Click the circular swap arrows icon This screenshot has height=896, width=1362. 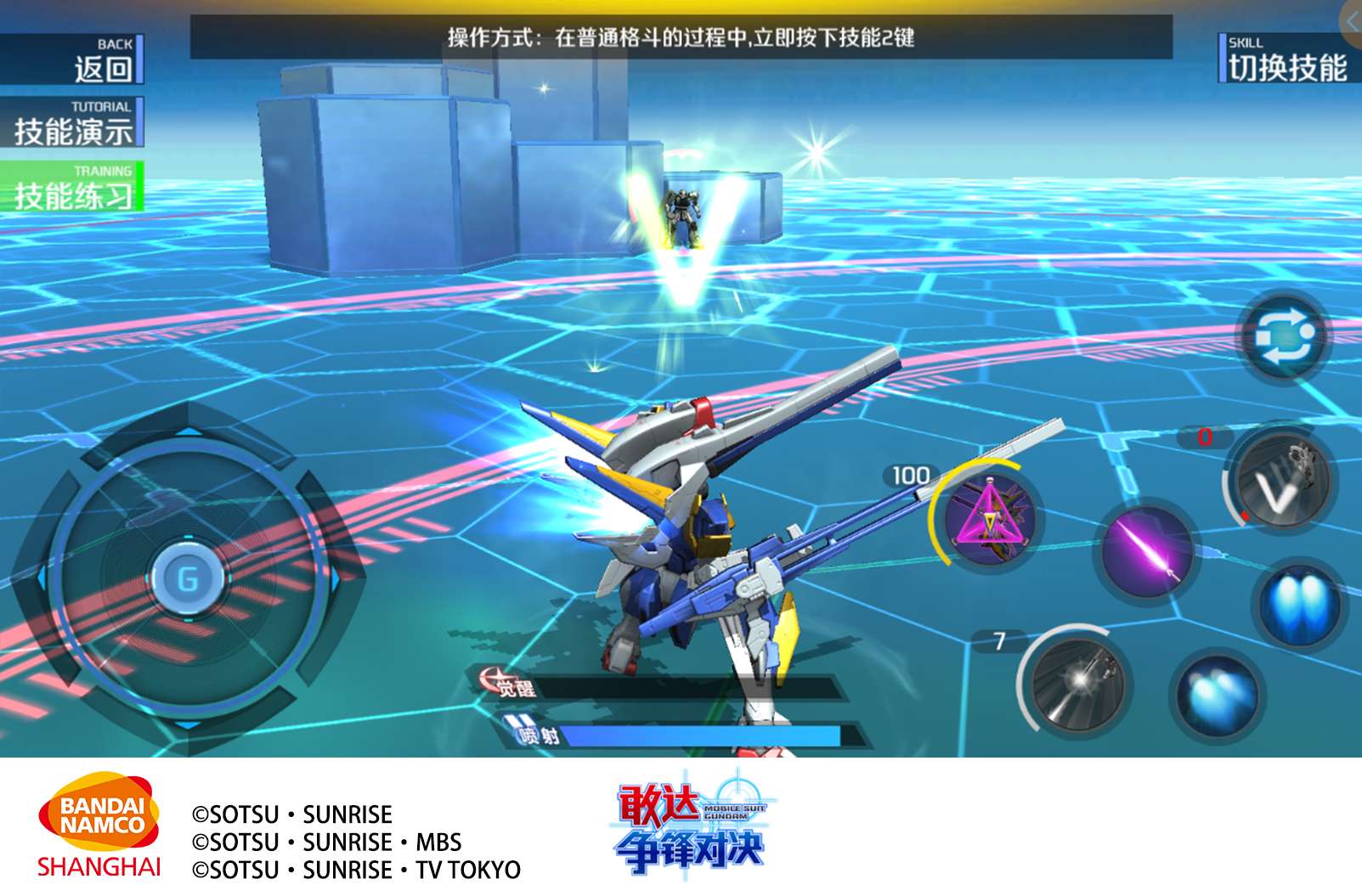1285,337
